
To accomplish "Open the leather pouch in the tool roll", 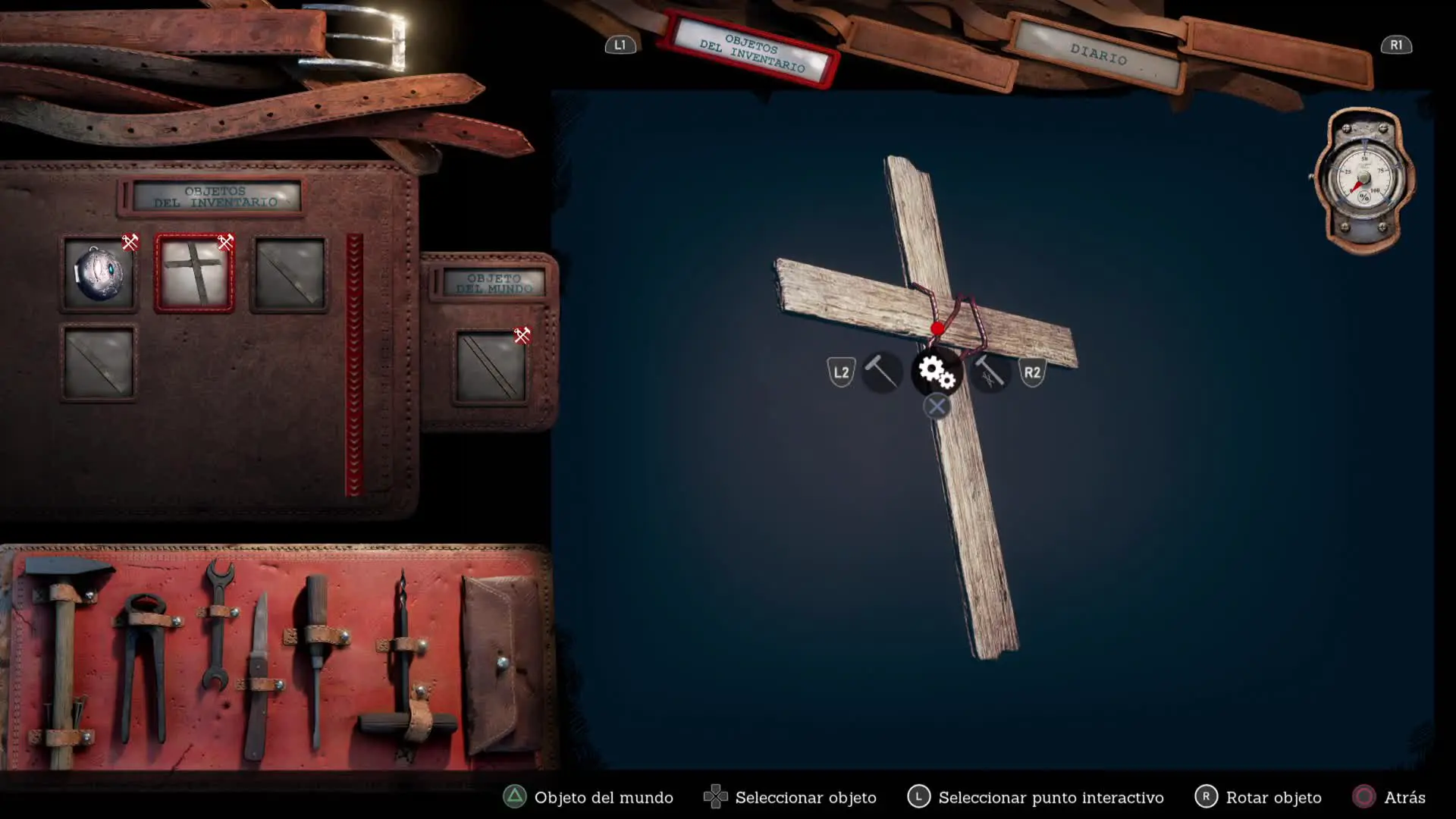I will tap(500, 664).
